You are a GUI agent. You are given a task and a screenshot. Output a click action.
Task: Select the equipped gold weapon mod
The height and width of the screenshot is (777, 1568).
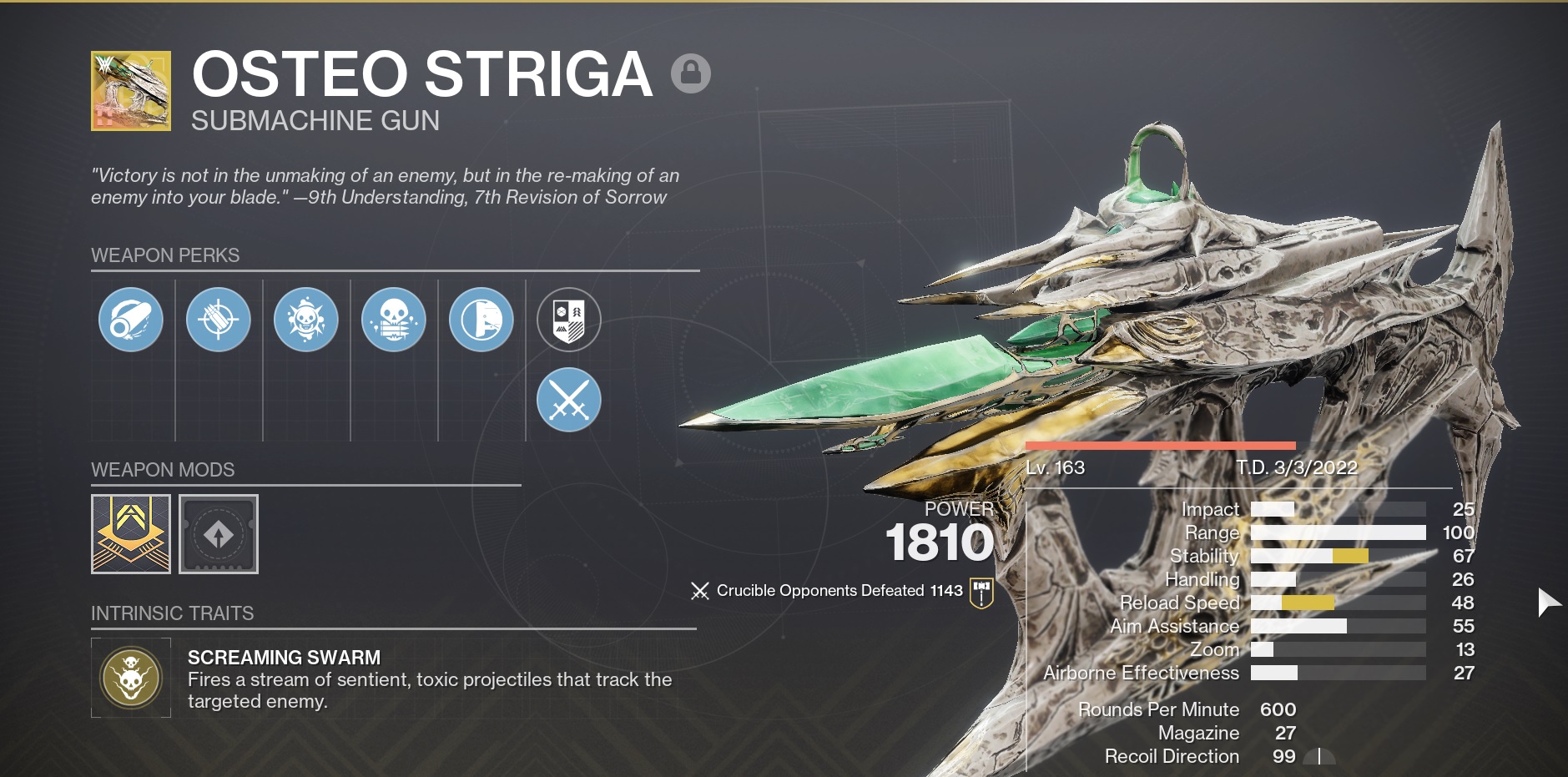point(129,534)
